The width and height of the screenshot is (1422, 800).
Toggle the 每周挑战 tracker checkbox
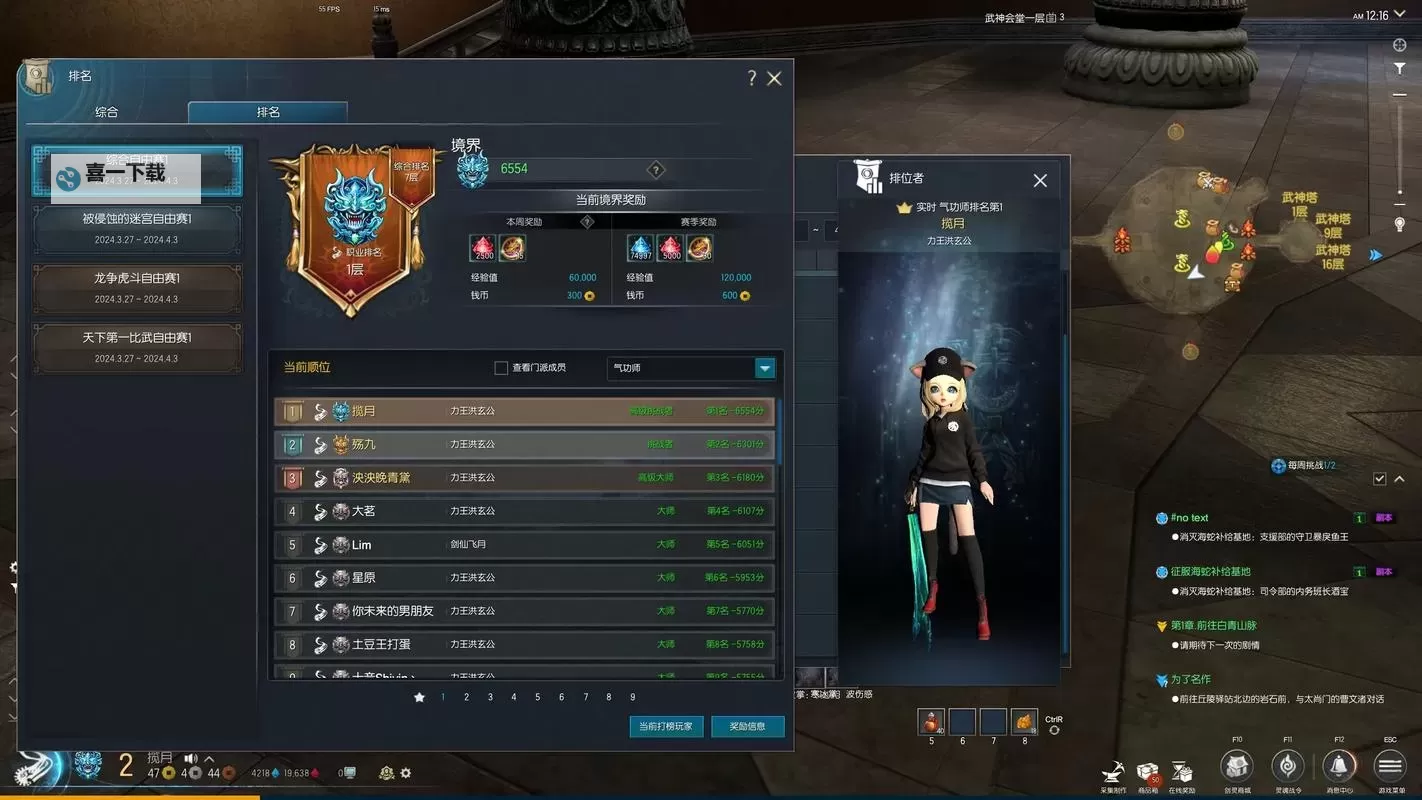click(x=1381, y=478)
